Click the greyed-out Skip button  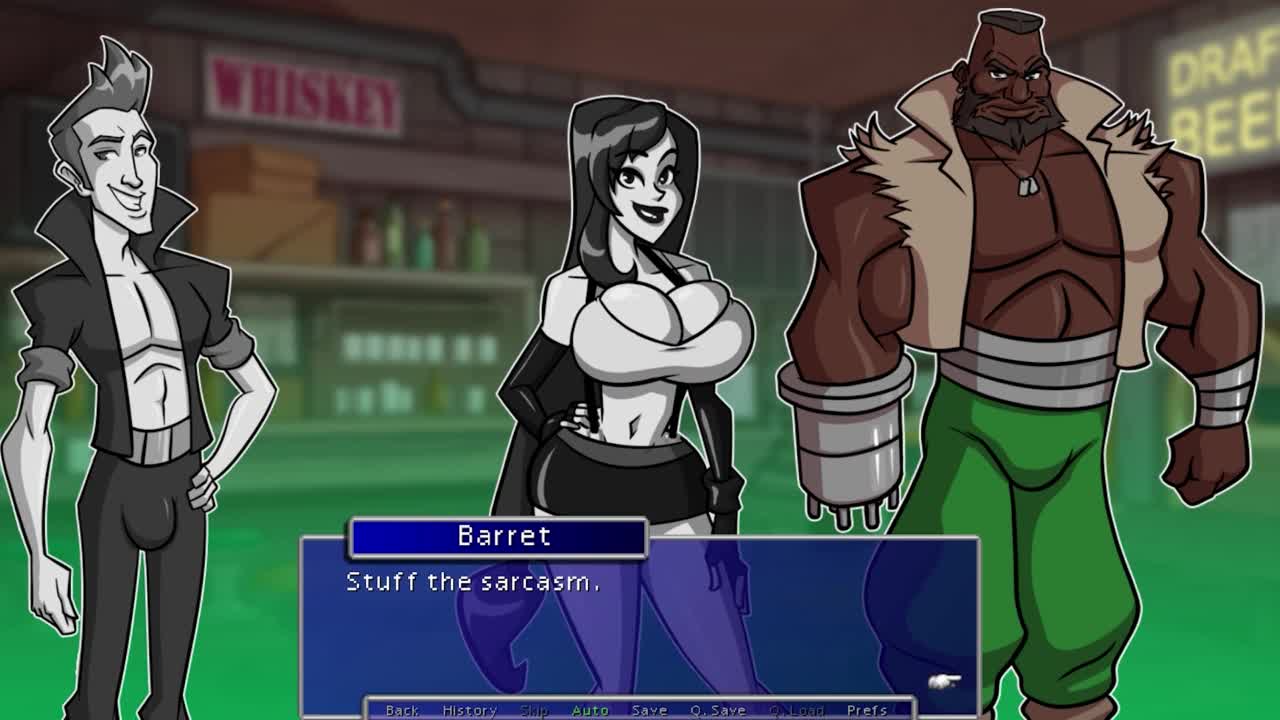click(x=534, y=710)
